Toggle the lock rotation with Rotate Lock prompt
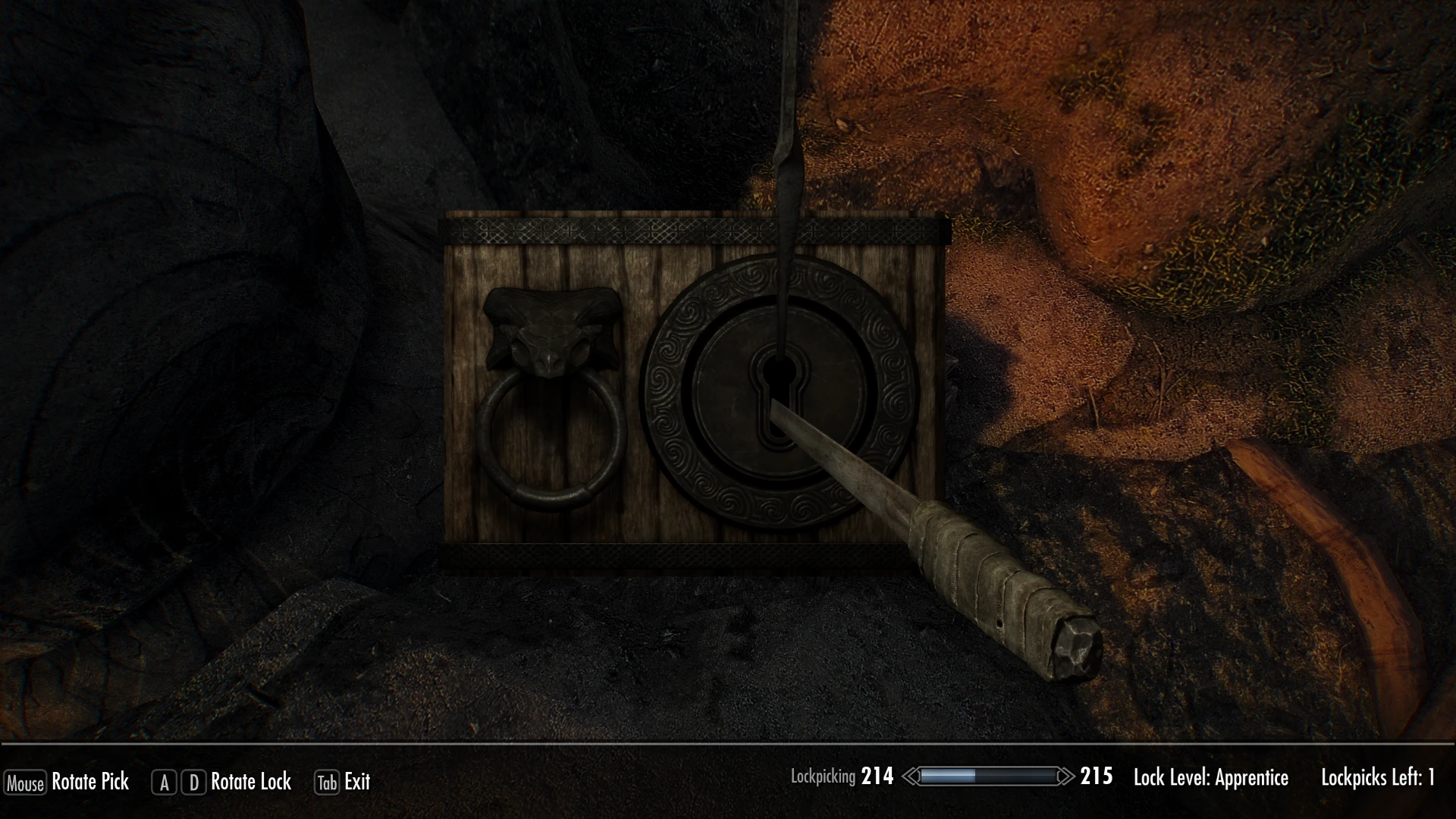 point(250,782)
